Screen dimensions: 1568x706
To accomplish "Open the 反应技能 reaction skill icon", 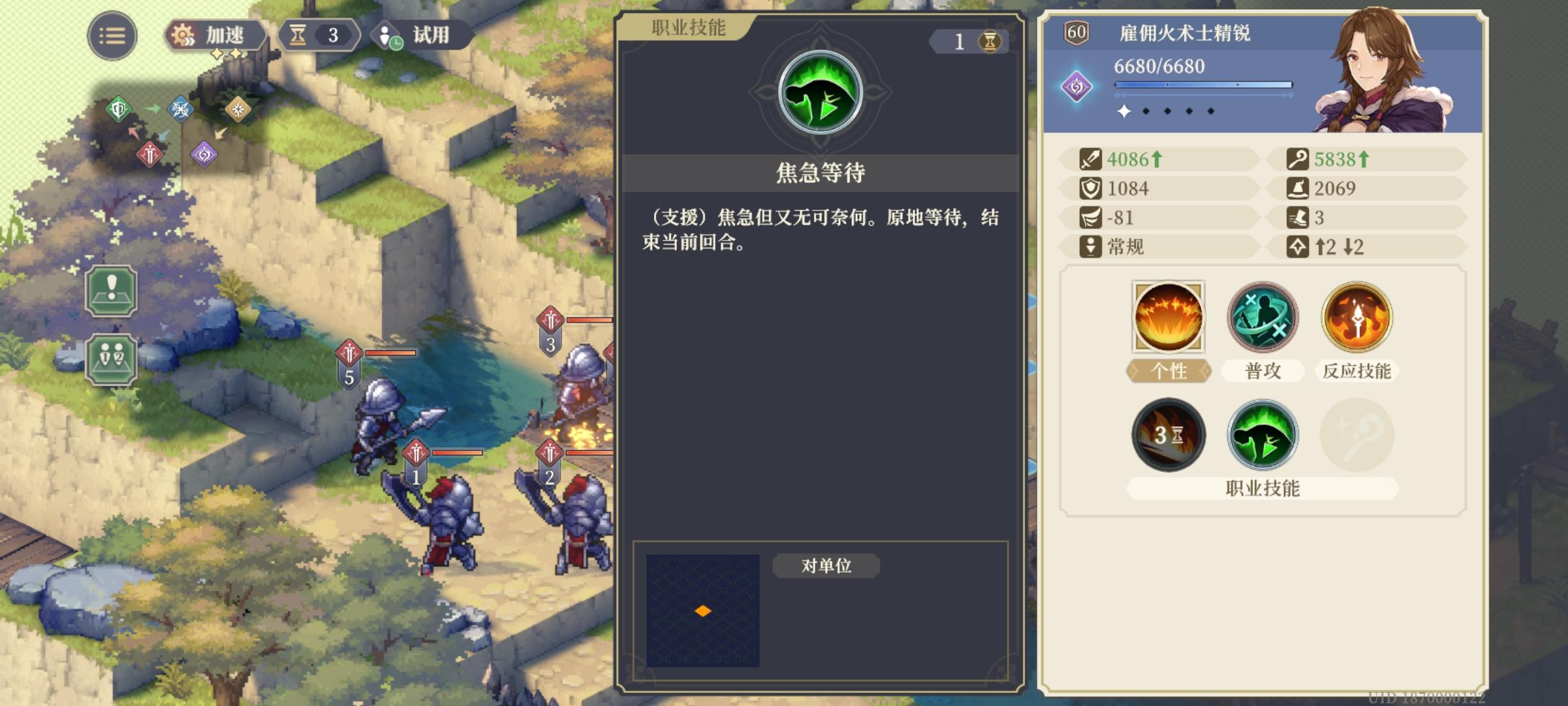I will [1356, 318].
